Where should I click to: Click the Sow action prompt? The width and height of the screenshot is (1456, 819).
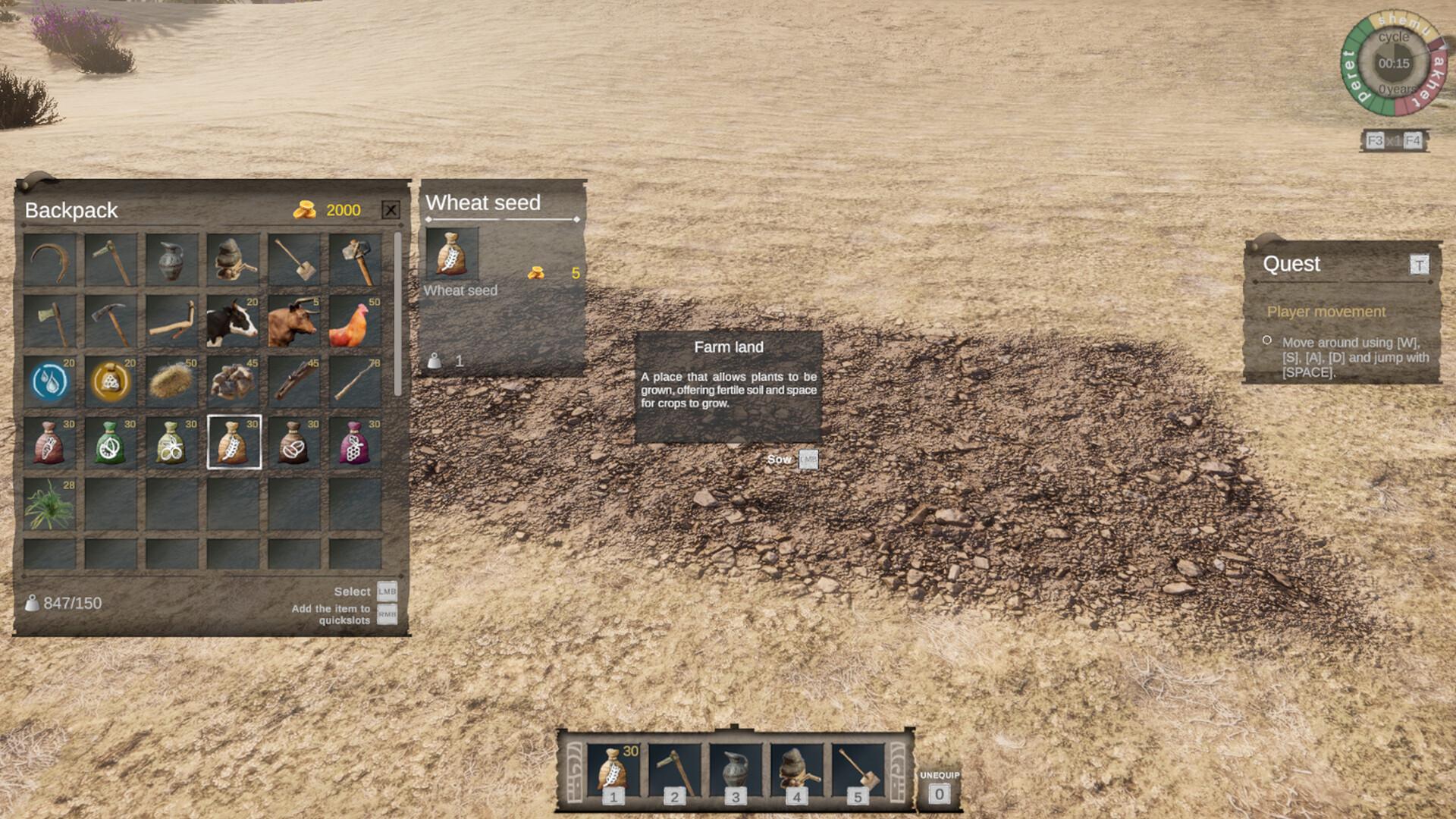click(x=780, y=459)
